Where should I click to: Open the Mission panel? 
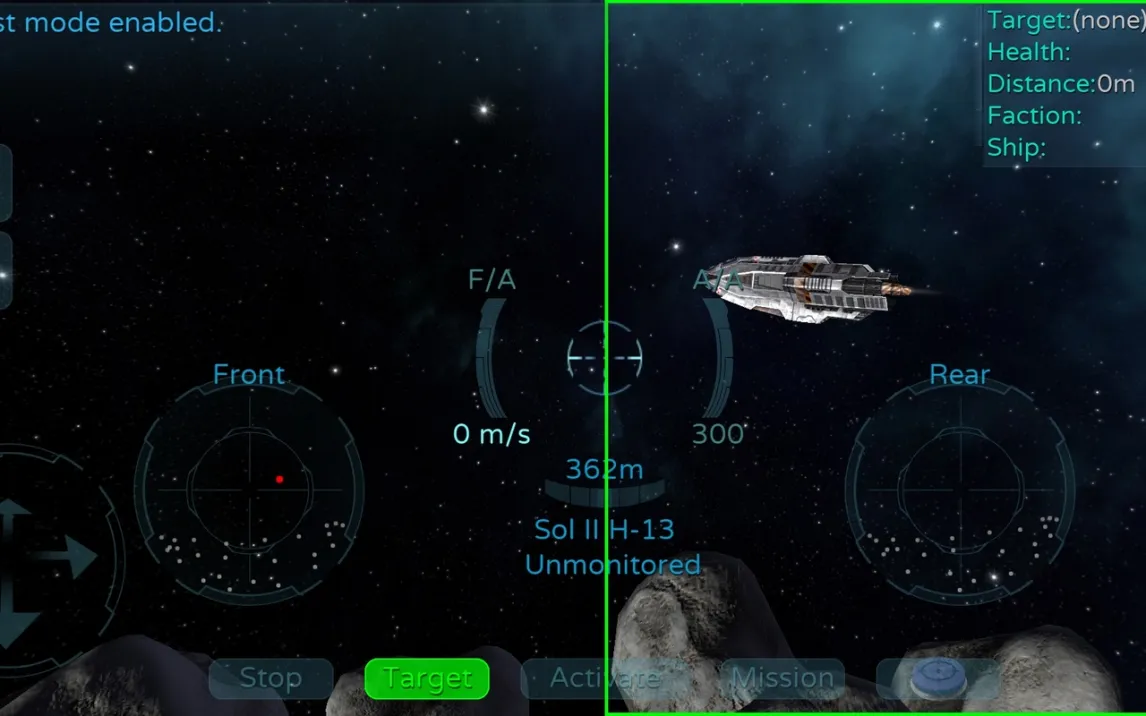(x=782, y=678)
